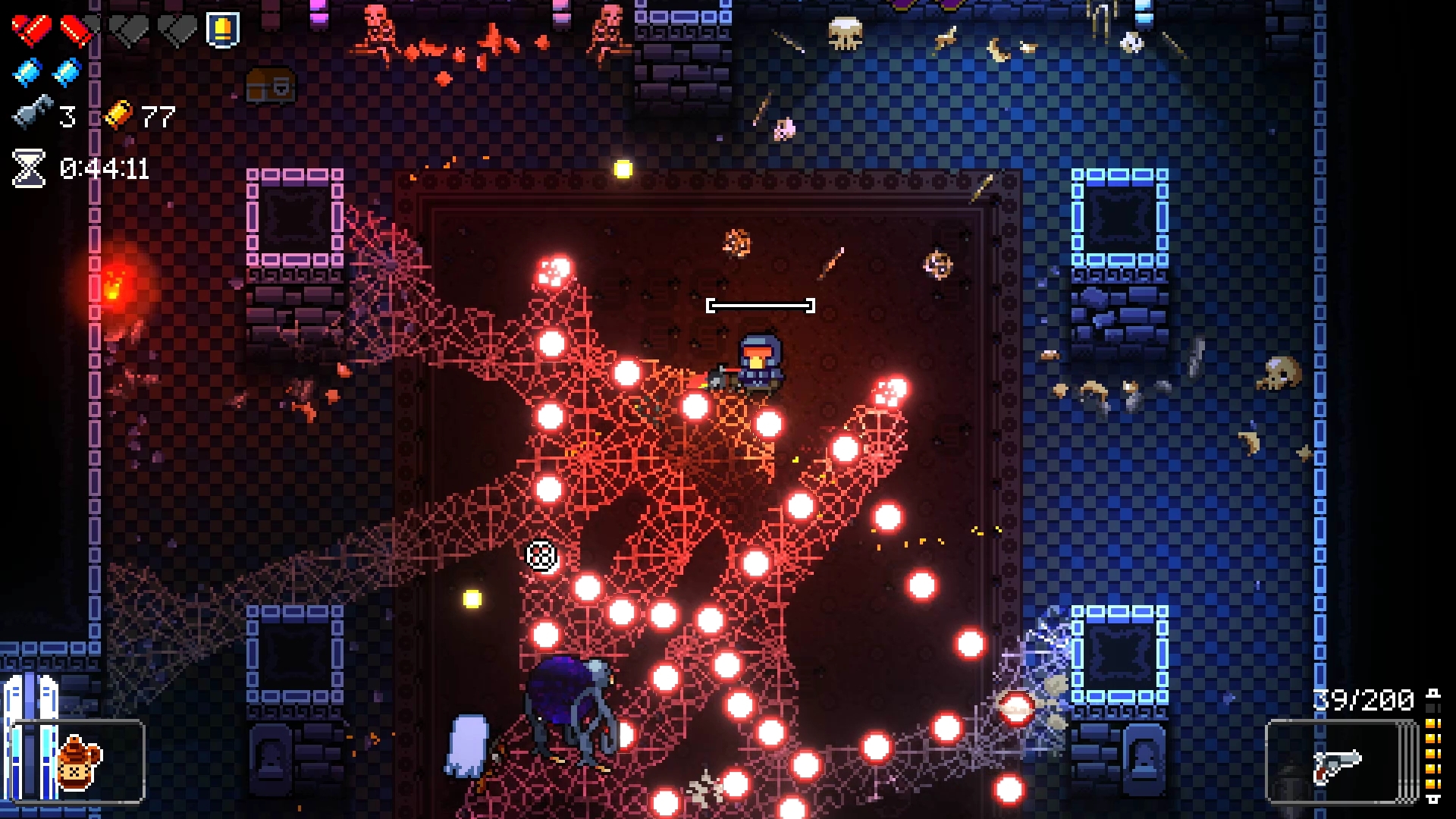Select the active item slot with the jar

click(80, 761)
